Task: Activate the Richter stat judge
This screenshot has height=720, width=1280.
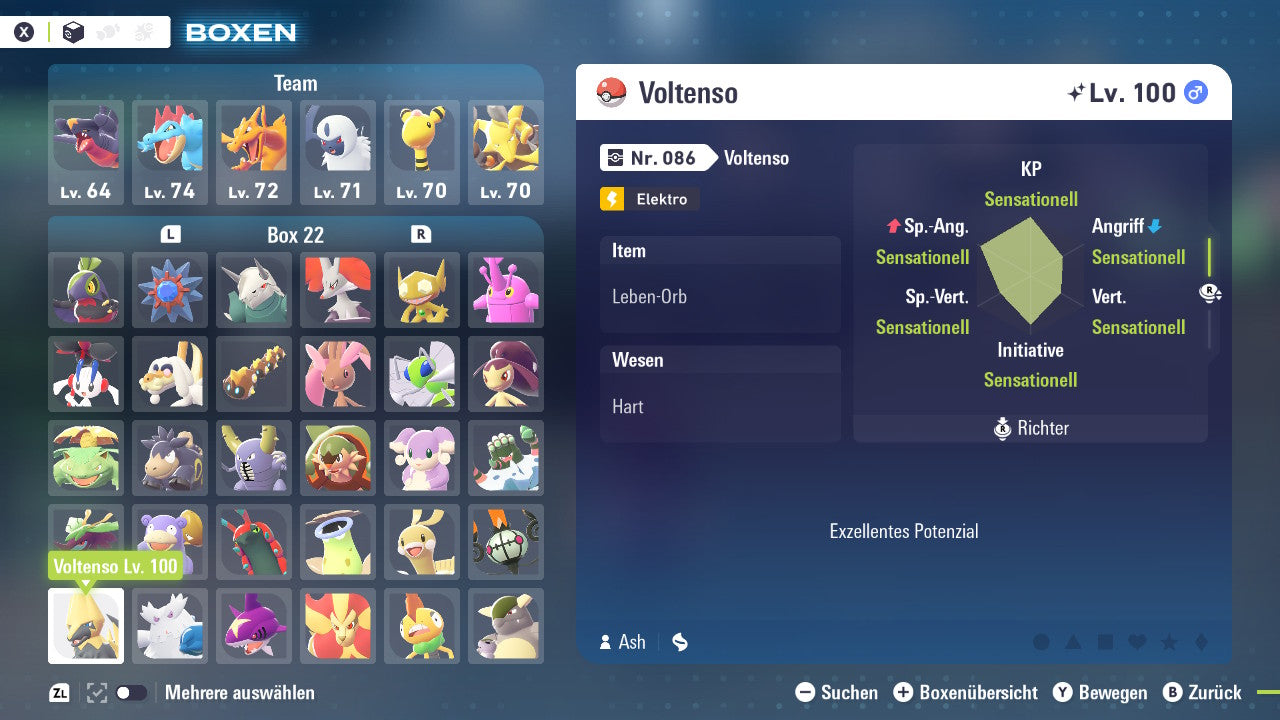Action: [1030, 428]
